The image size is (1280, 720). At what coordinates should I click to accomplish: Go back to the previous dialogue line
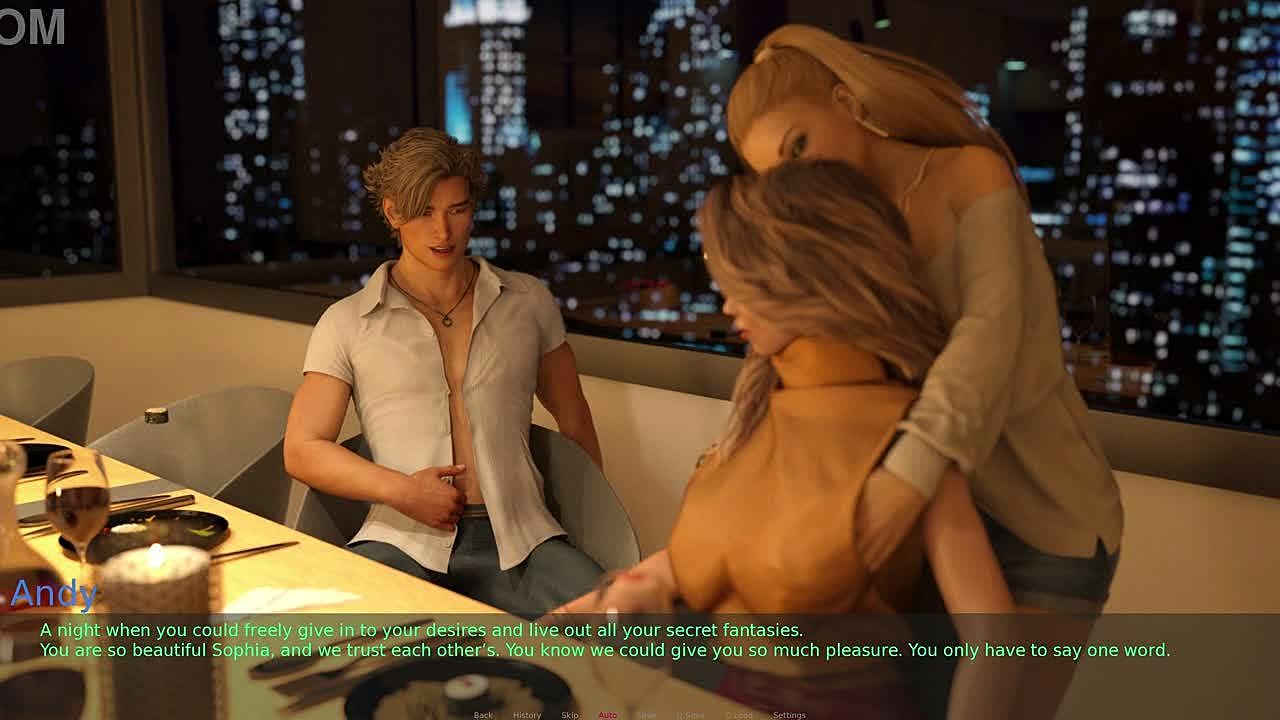(483, 715)
